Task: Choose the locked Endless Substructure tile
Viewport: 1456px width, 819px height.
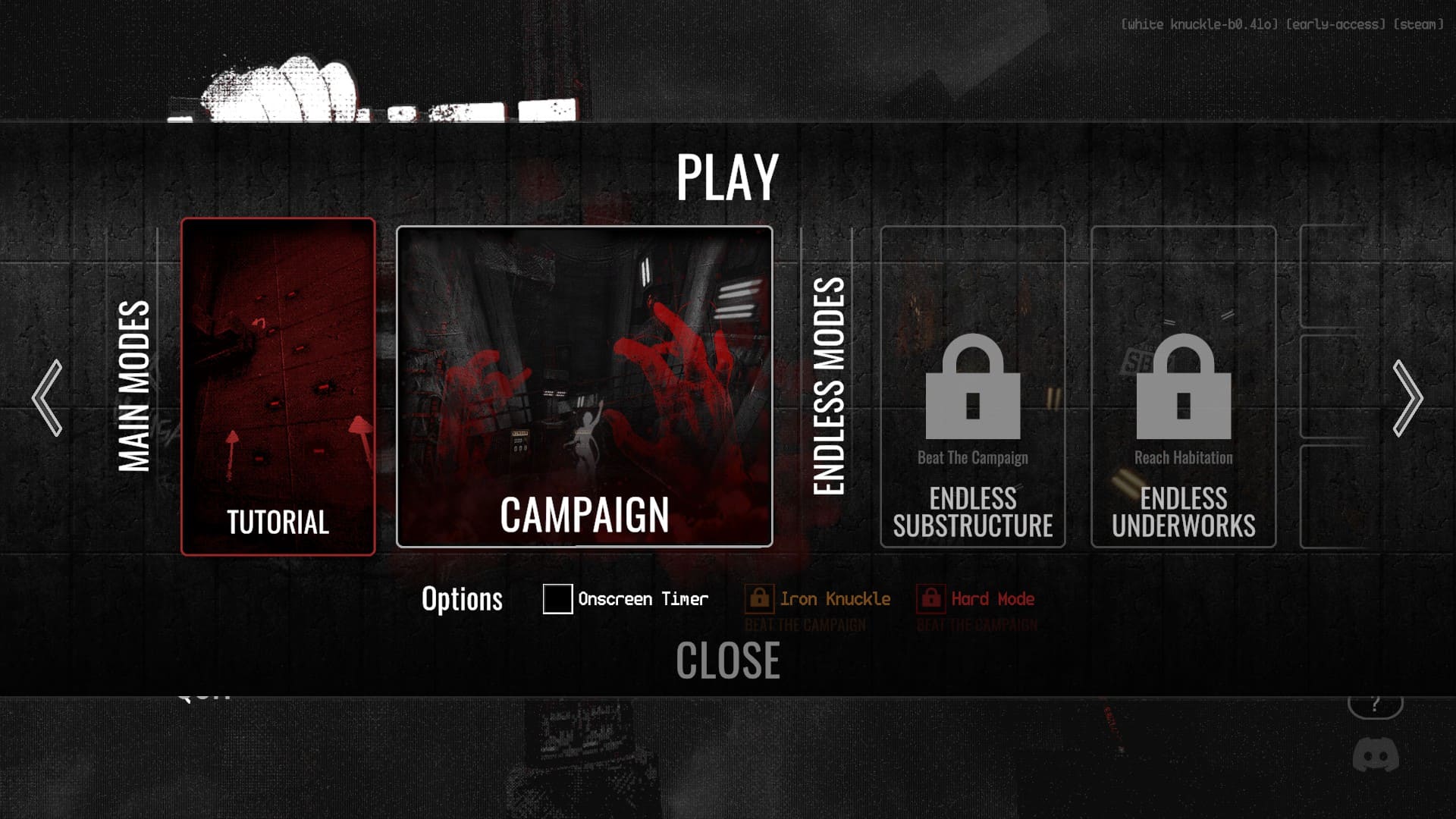Action: pos(973,387)
